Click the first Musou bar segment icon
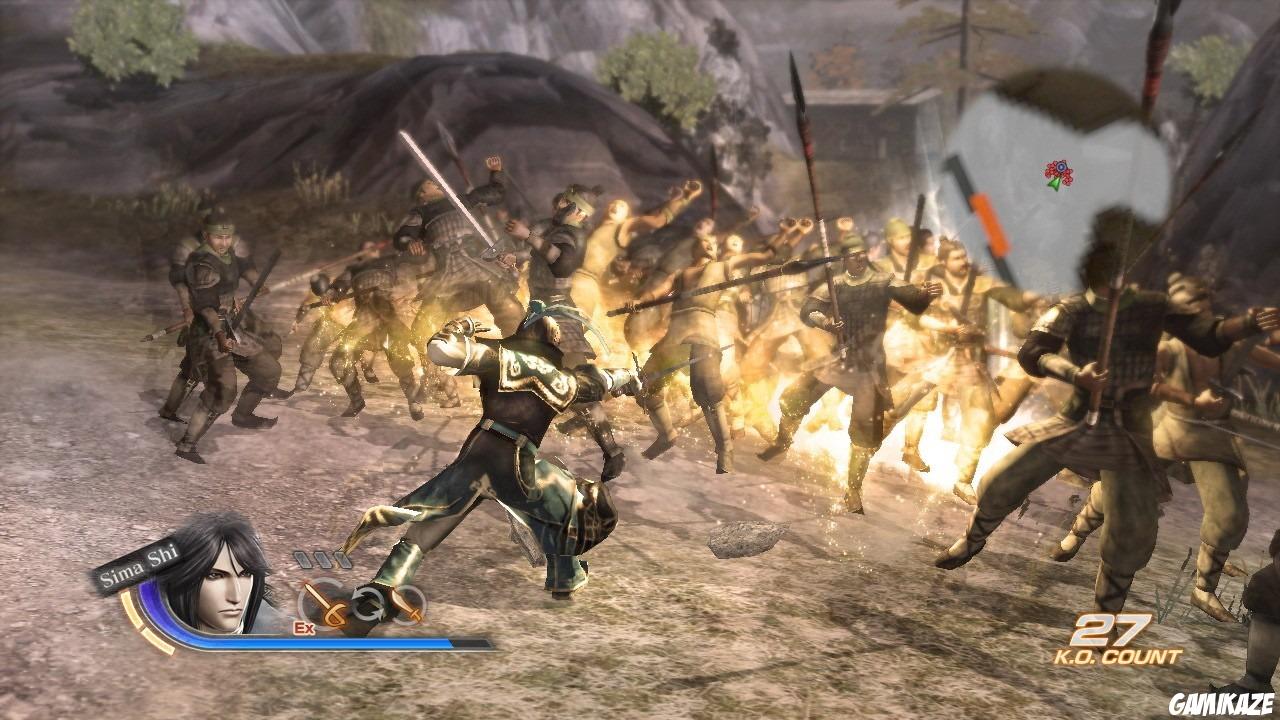 303,559
